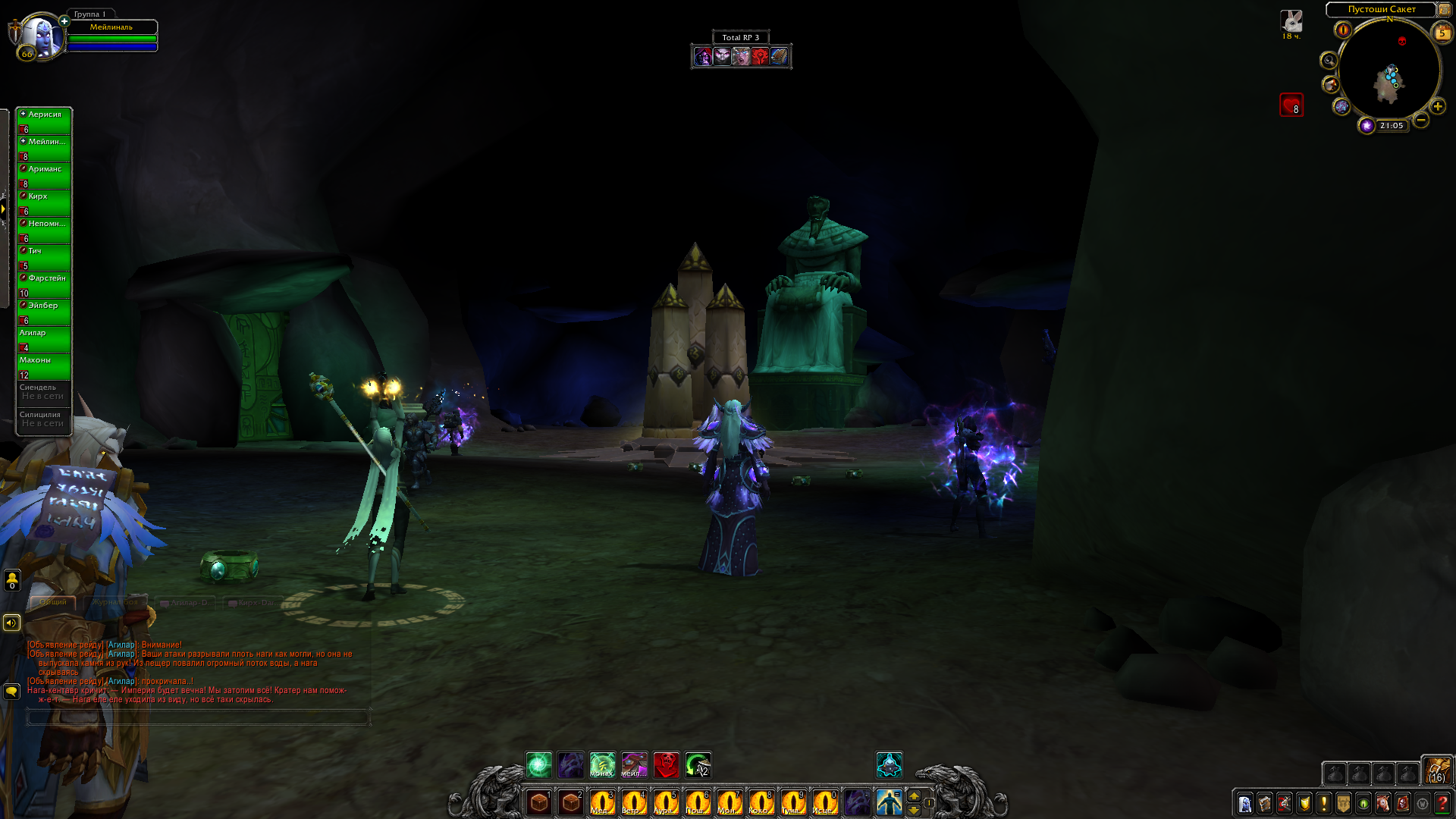
Task: Zoom in the minimap with the plus button
Action: 1438,106
